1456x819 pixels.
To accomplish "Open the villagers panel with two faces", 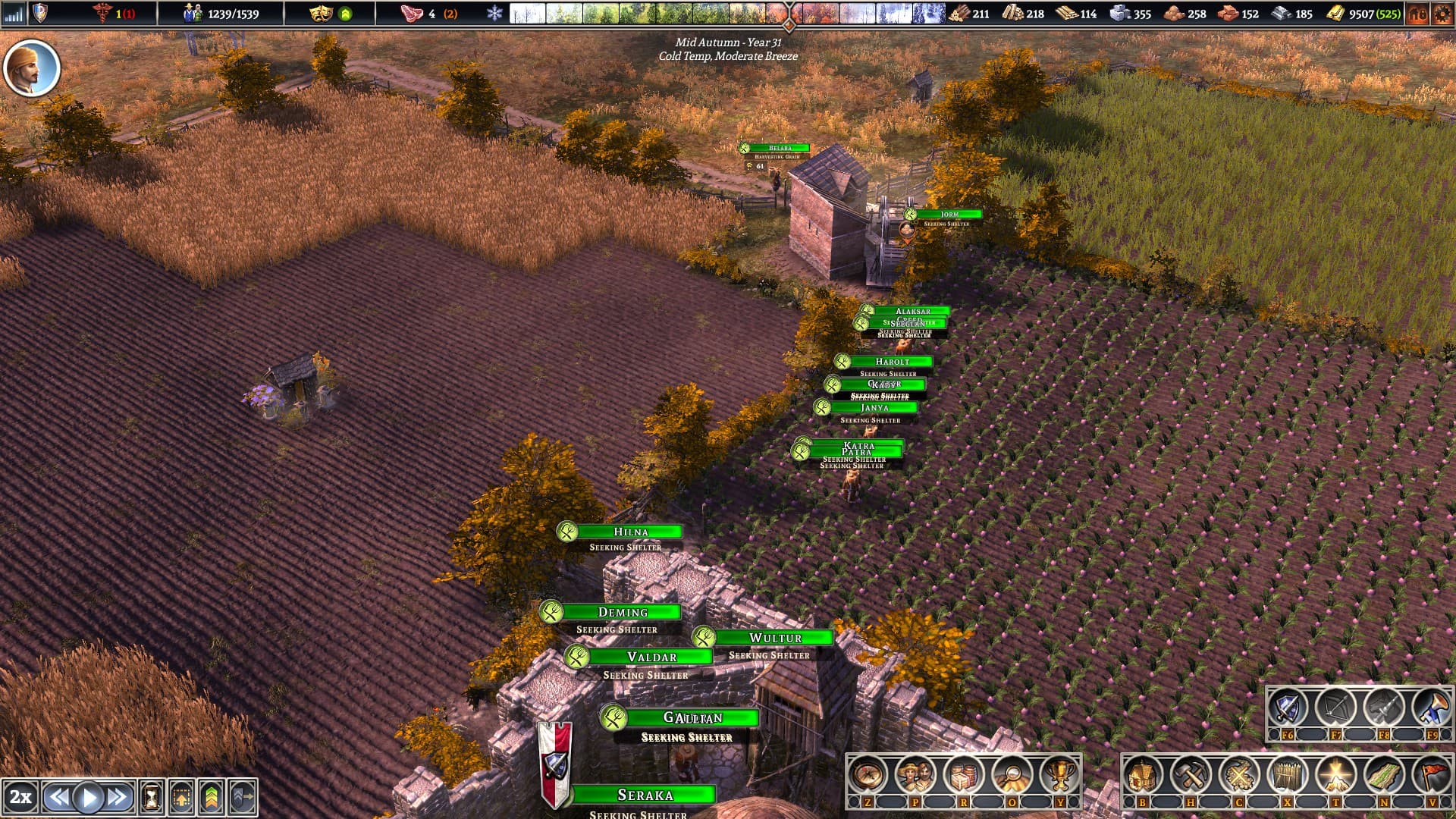I will pyautogui.click(x=915, y=775).
